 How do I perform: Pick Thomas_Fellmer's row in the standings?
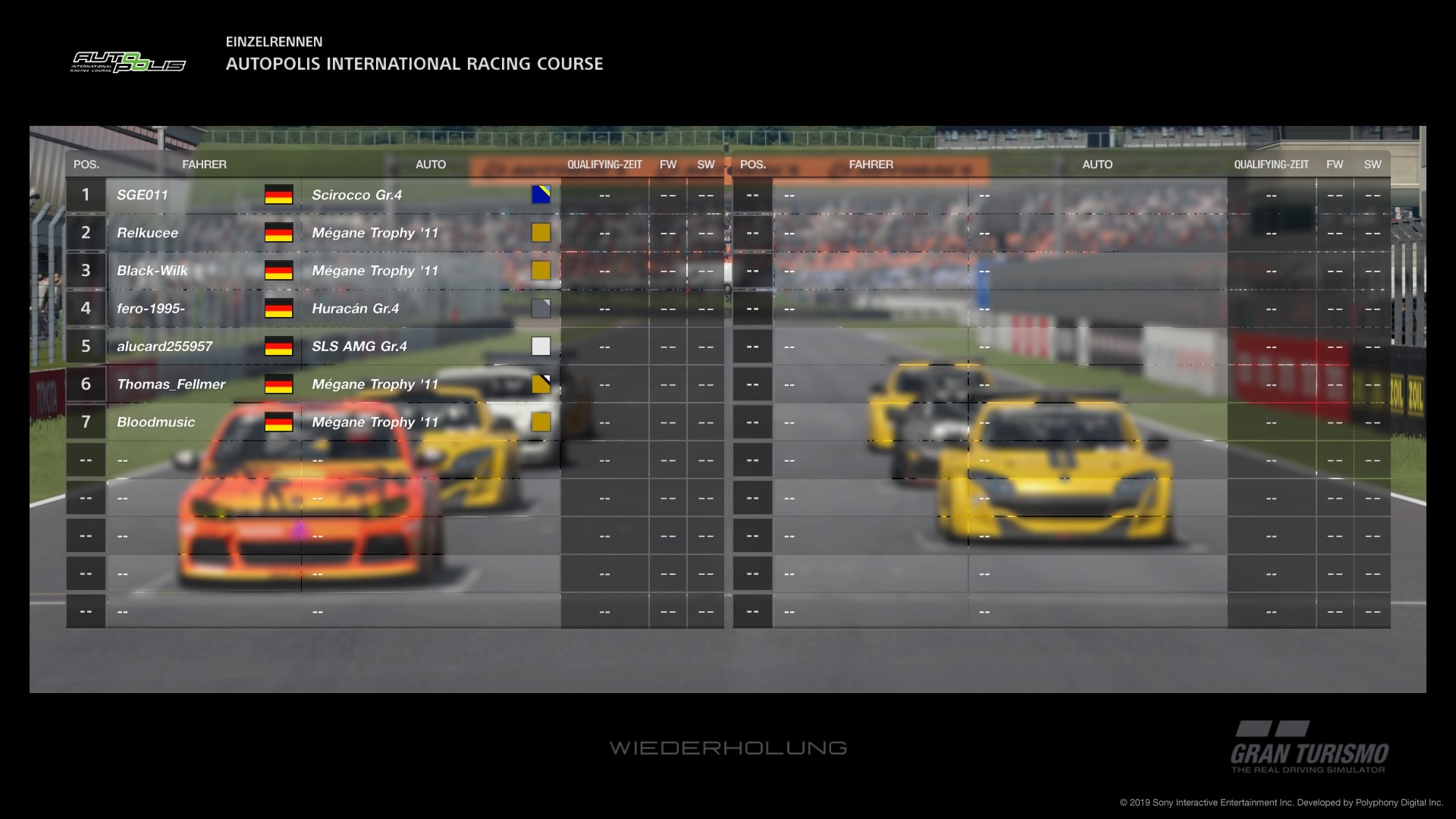tap(171, 384)
